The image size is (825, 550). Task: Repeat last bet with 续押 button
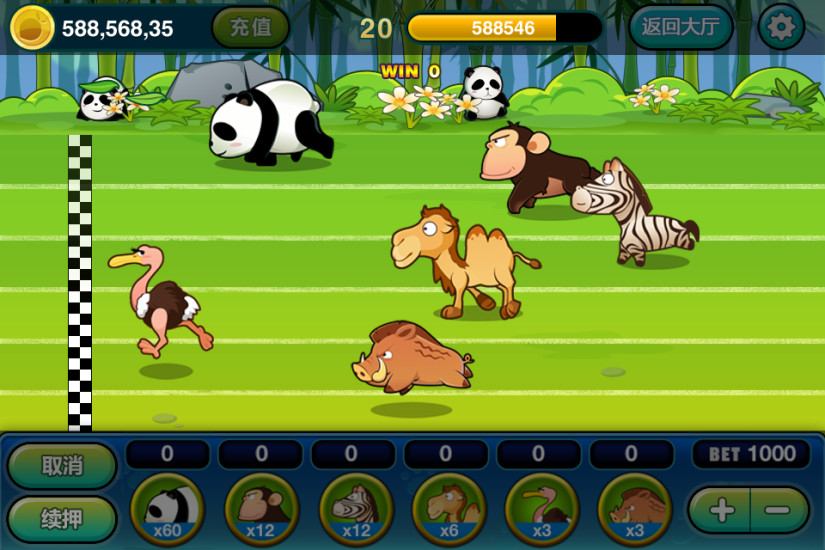coord(62,519)
